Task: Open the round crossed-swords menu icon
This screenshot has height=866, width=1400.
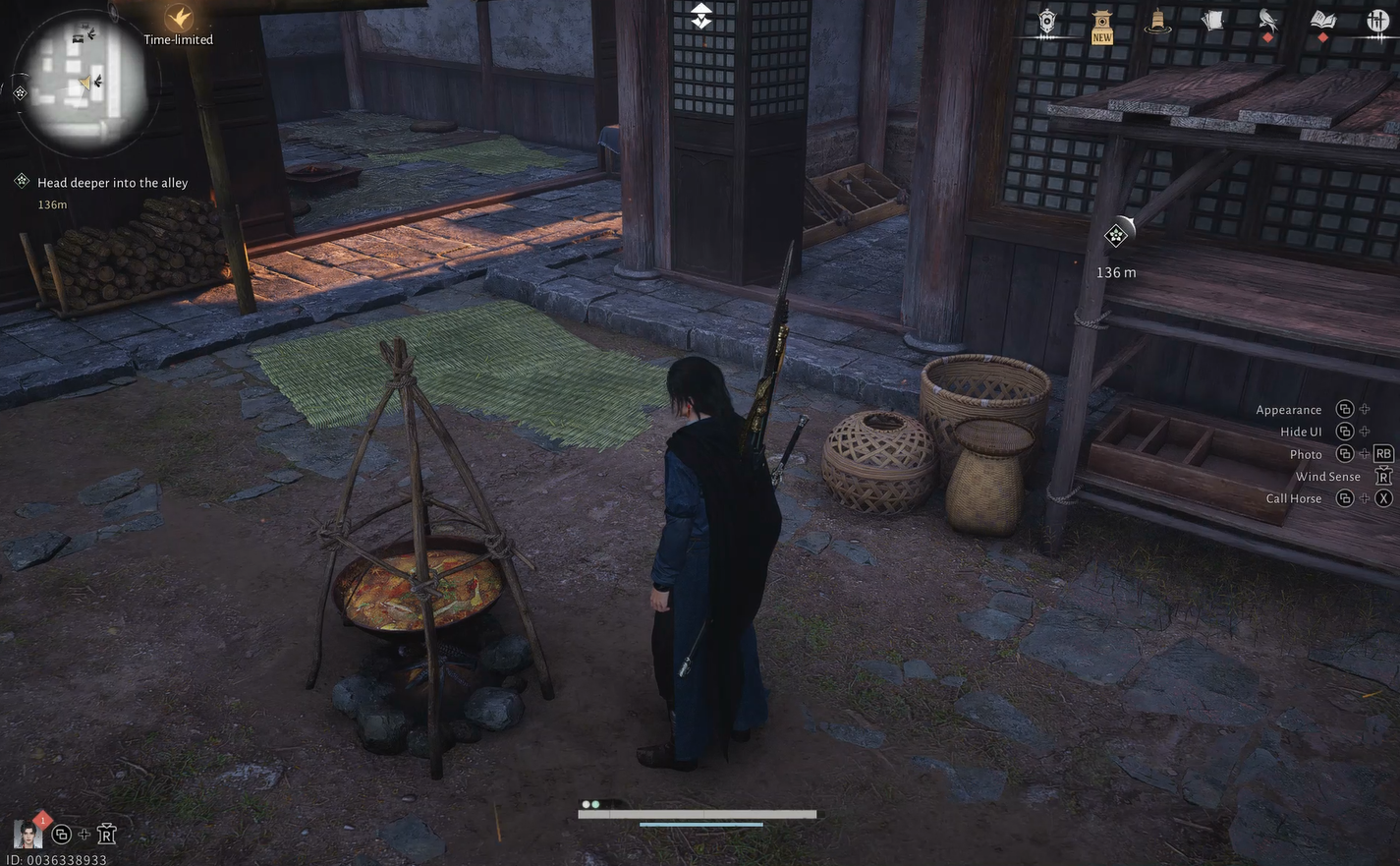Action: 1377,22
